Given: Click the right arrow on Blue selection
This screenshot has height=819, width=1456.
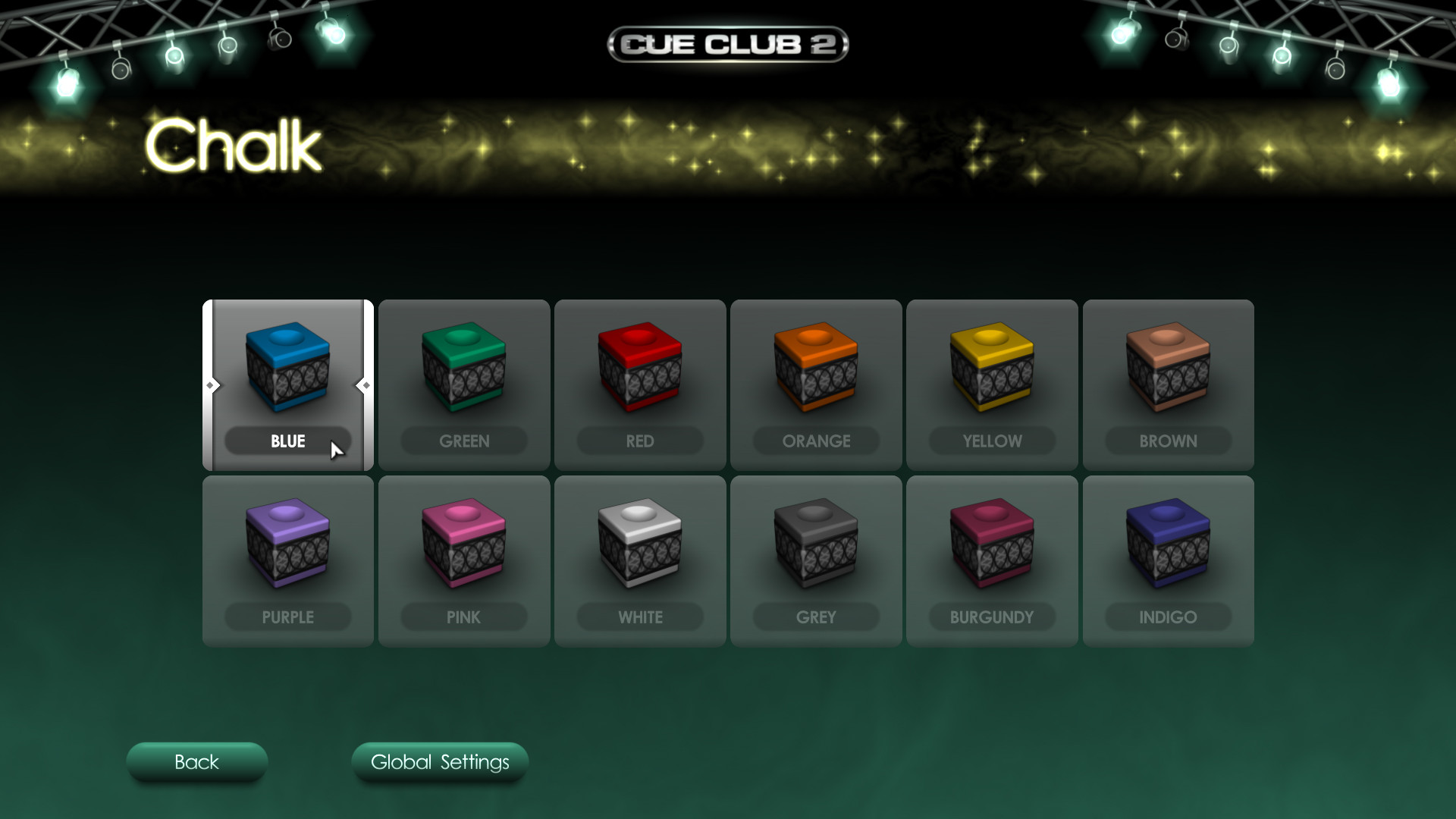Looking at the screenshot, I should pyautogui.click(x=362, y=385).
